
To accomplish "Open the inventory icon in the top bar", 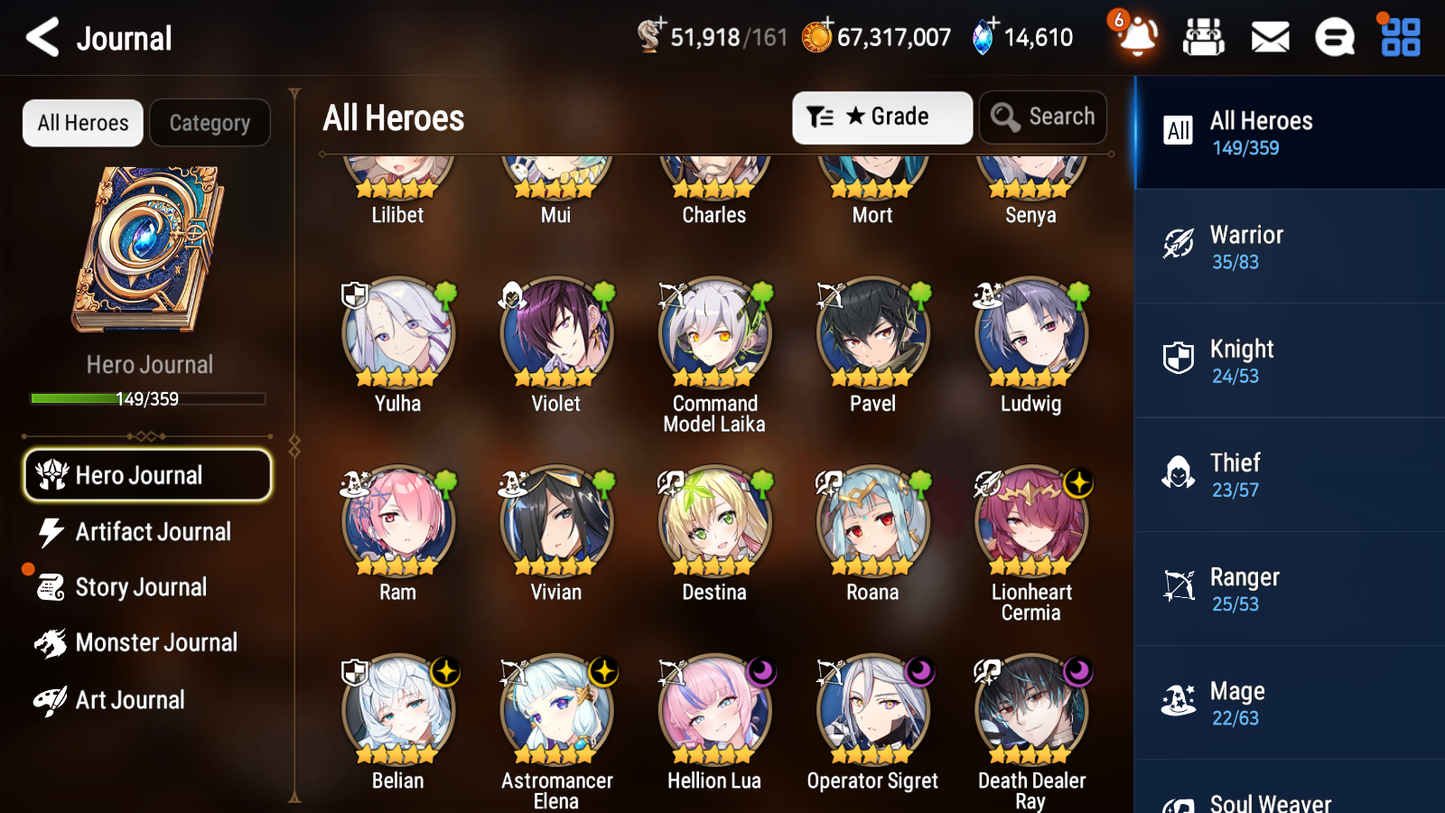I will 1204,37.
